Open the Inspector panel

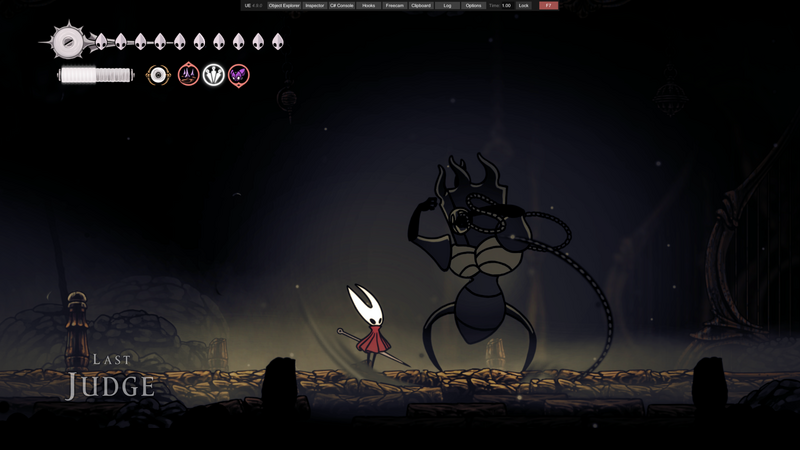point(314,6)
